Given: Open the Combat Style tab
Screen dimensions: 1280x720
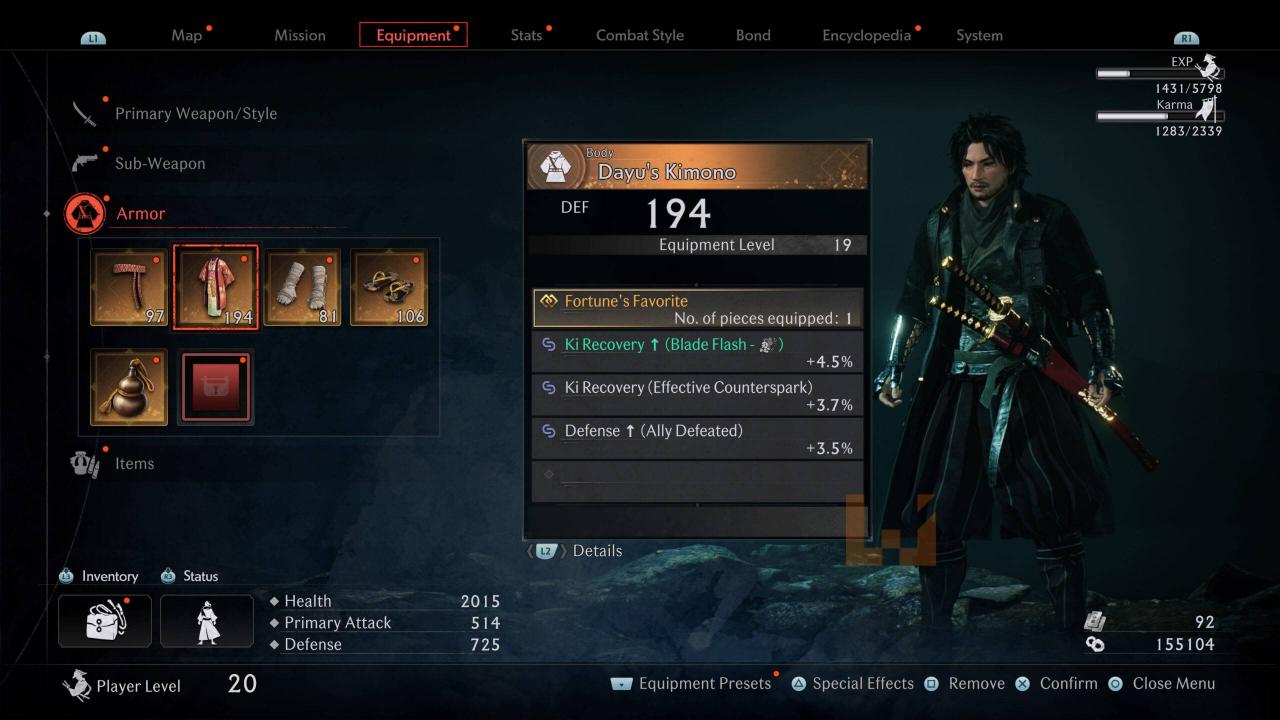Looking at the screenshot, I should [x=640, y=35].
